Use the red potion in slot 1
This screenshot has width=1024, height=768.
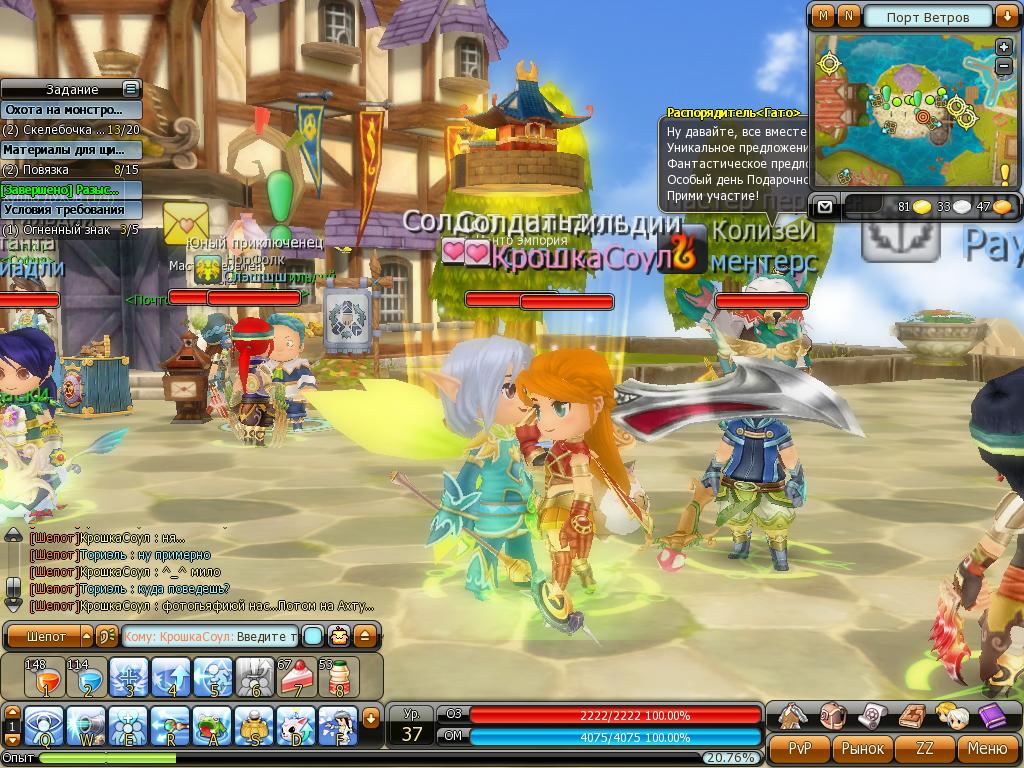(44, 677)
